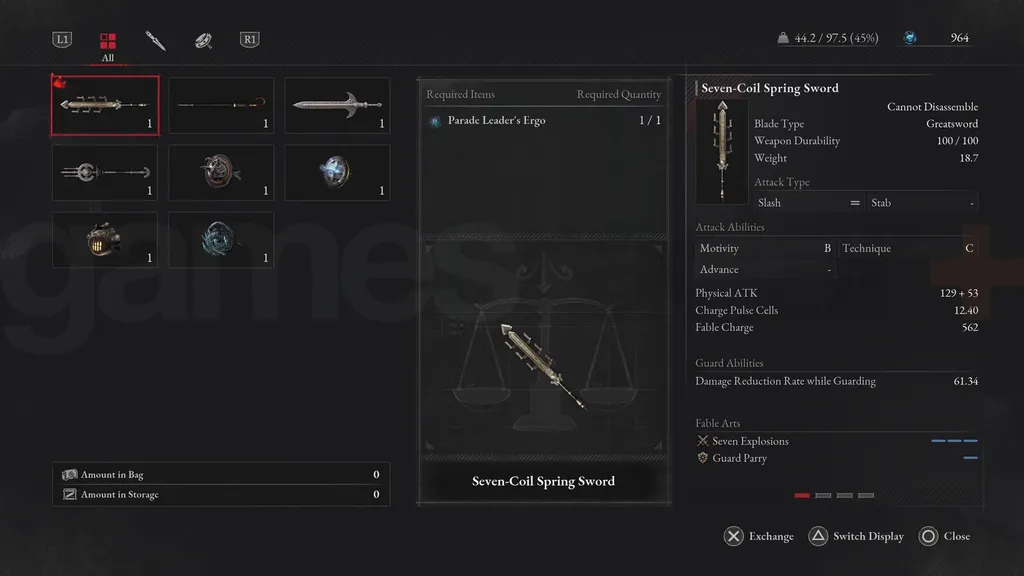Pick the red round amulet with spikes
Screen dimensions: 1024x576
(x=221, y=172)
